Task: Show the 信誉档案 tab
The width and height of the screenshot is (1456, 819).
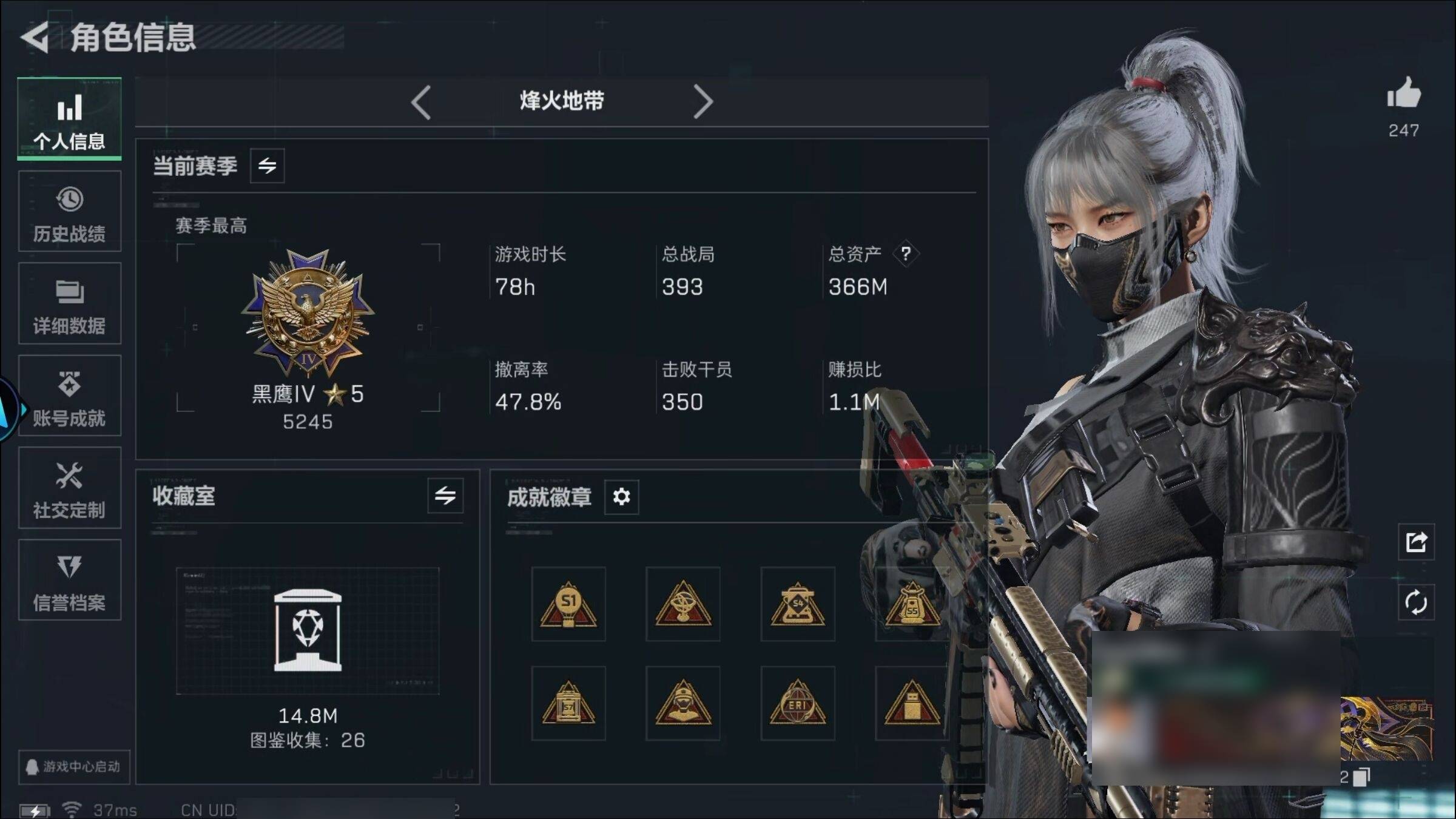Action: 69,581
